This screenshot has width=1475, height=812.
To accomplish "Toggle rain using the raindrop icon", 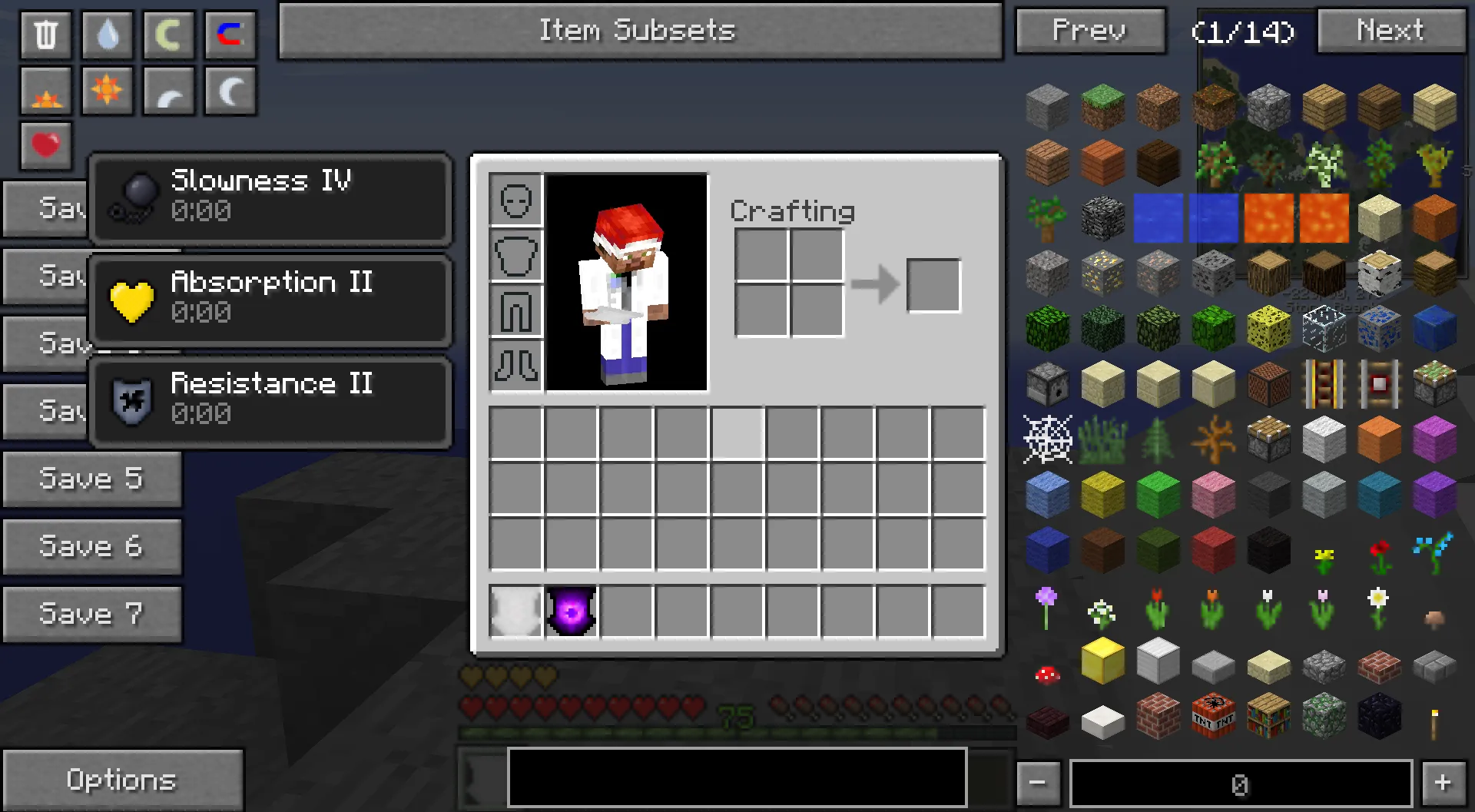I will (x=107, y=35).
